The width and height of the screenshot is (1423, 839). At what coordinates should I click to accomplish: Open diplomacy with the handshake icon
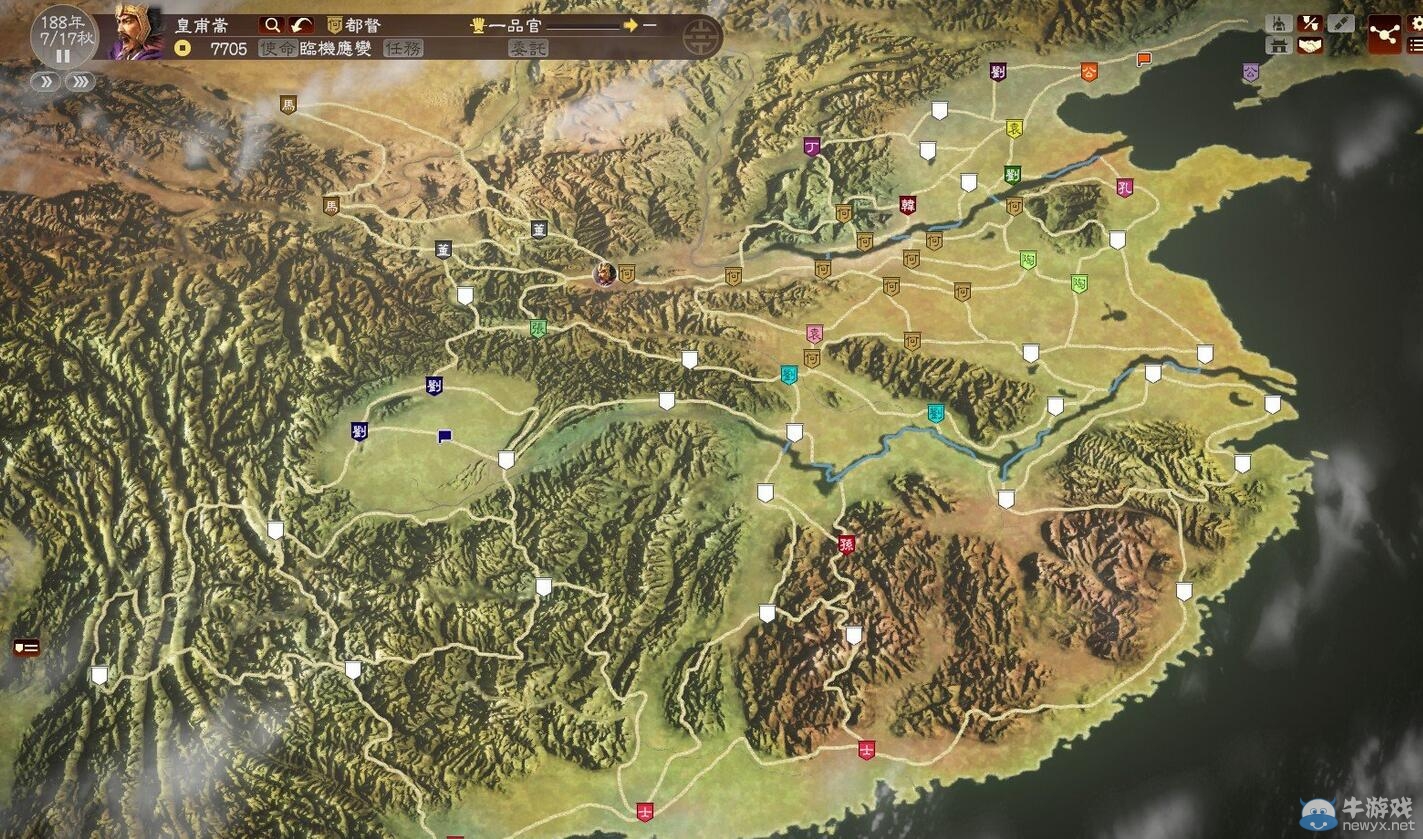1309,45
